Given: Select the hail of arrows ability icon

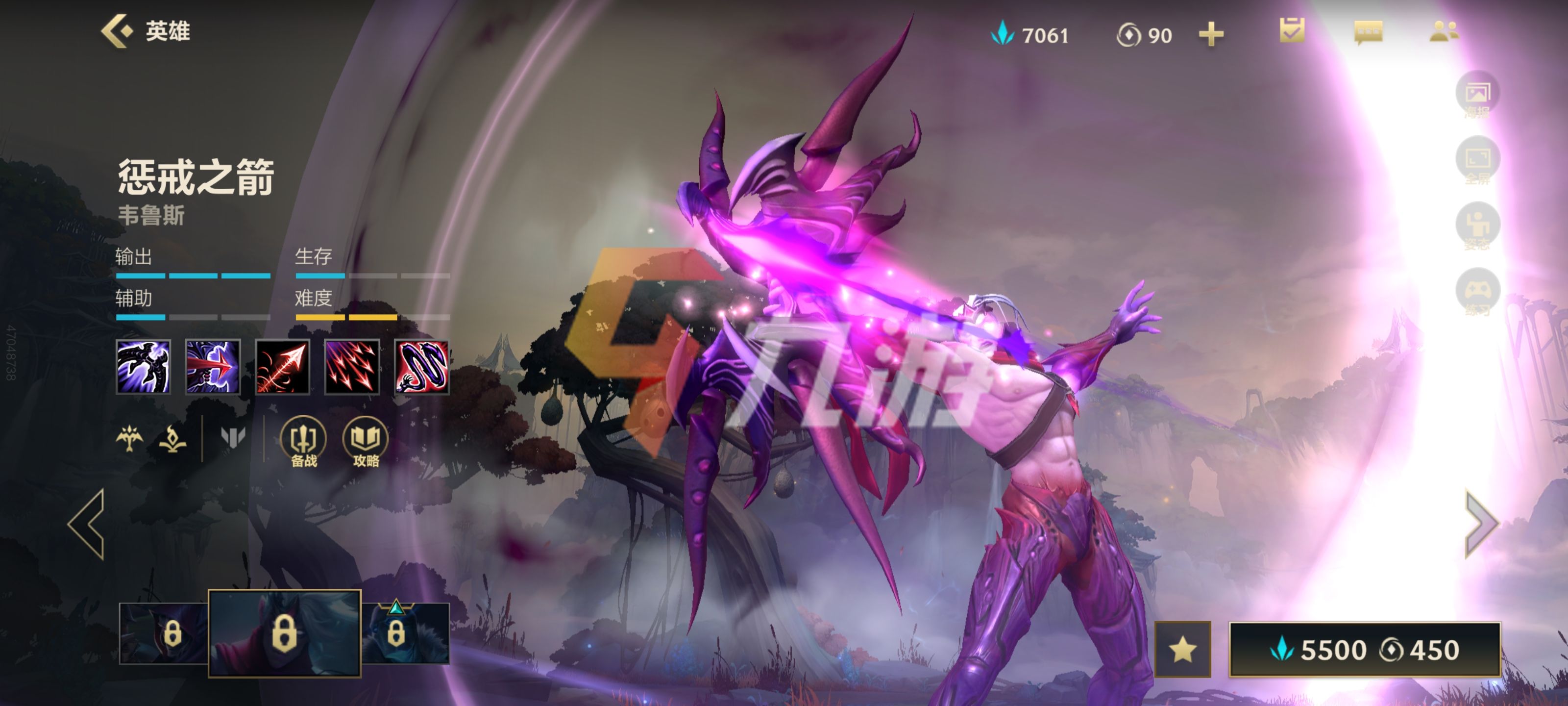Looking at the screenshot, I should click(352, 367).
